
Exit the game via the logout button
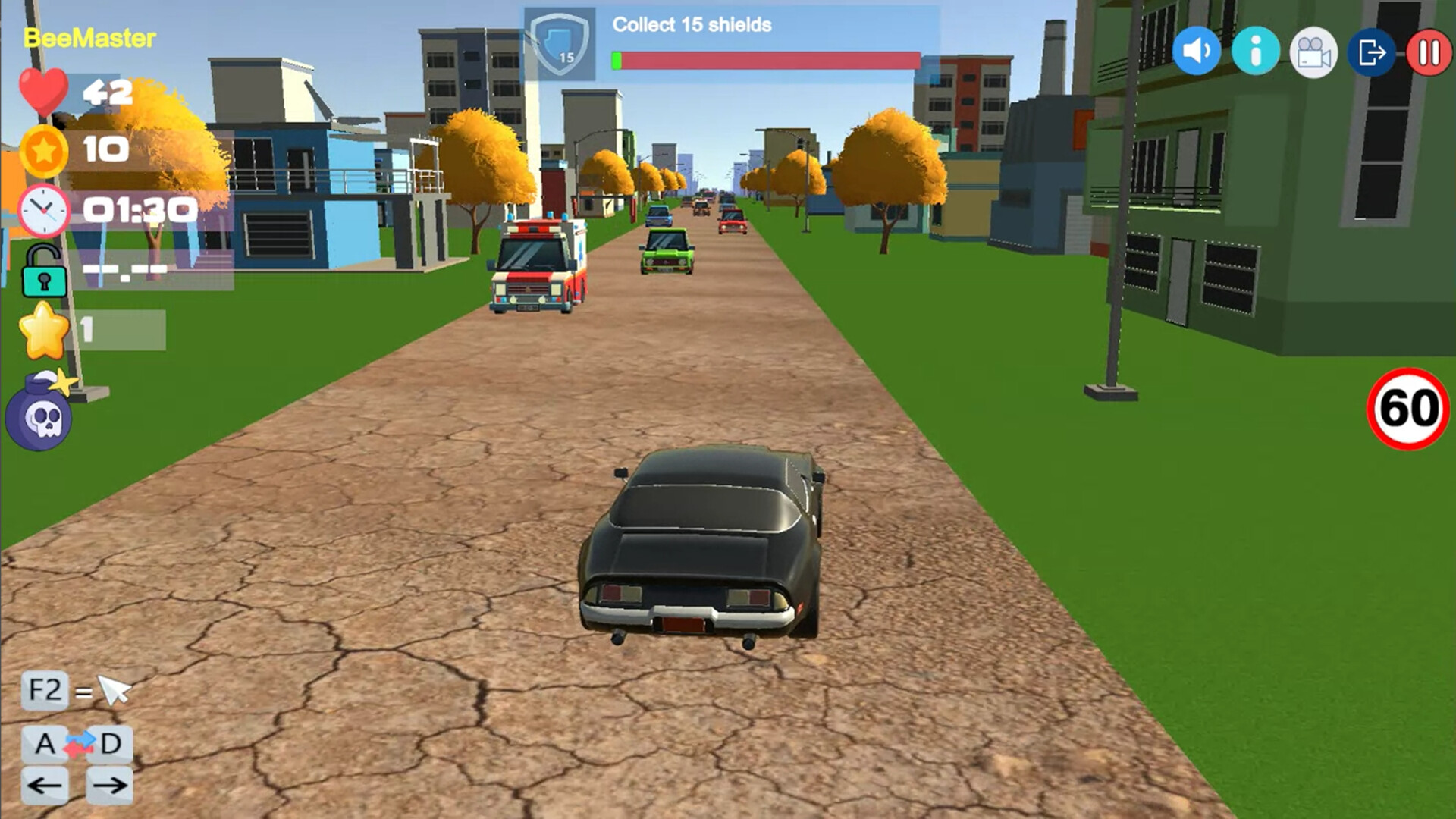[x=1373, y=51]
